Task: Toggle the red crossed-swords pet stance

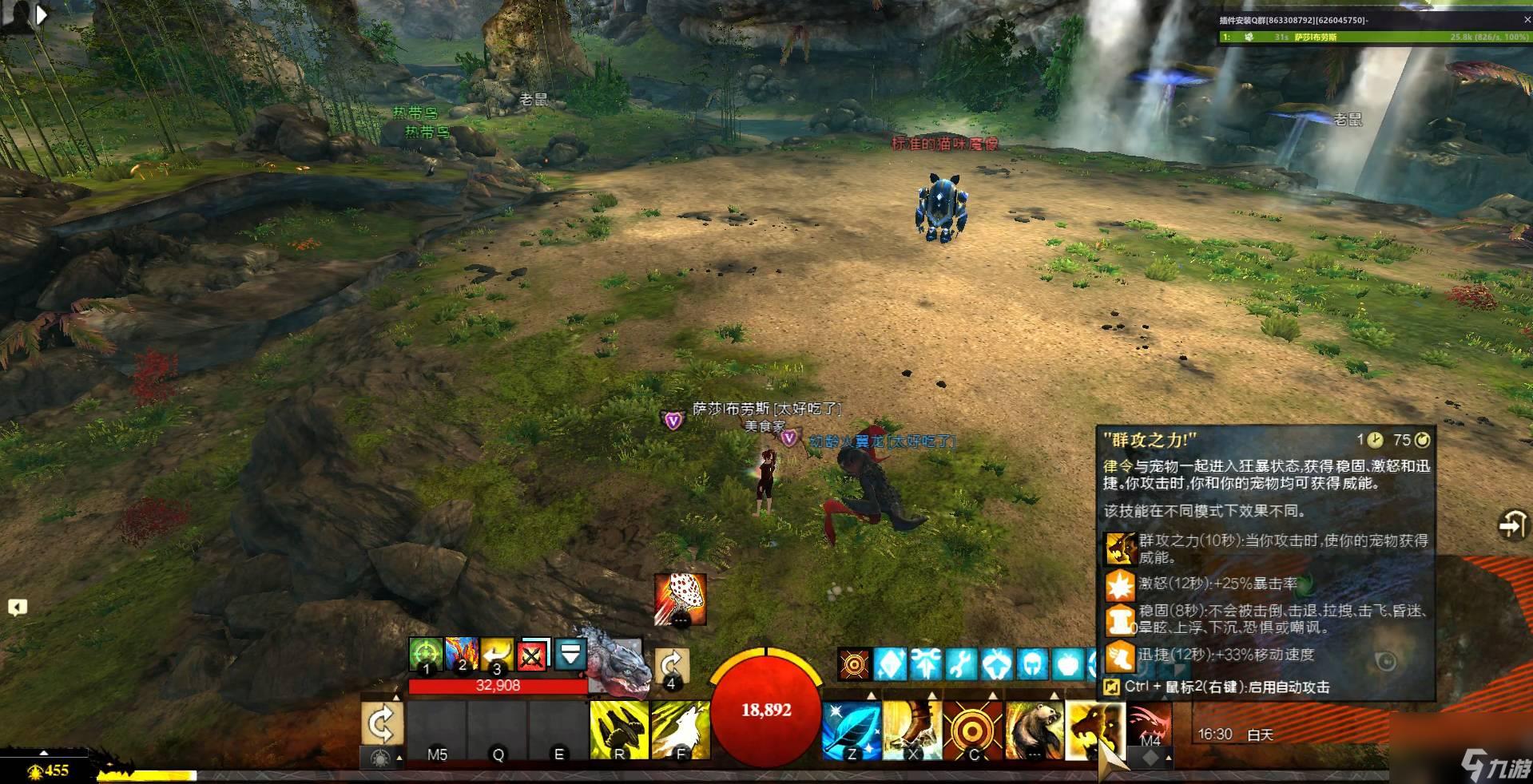Action: (x=533, y=655)
